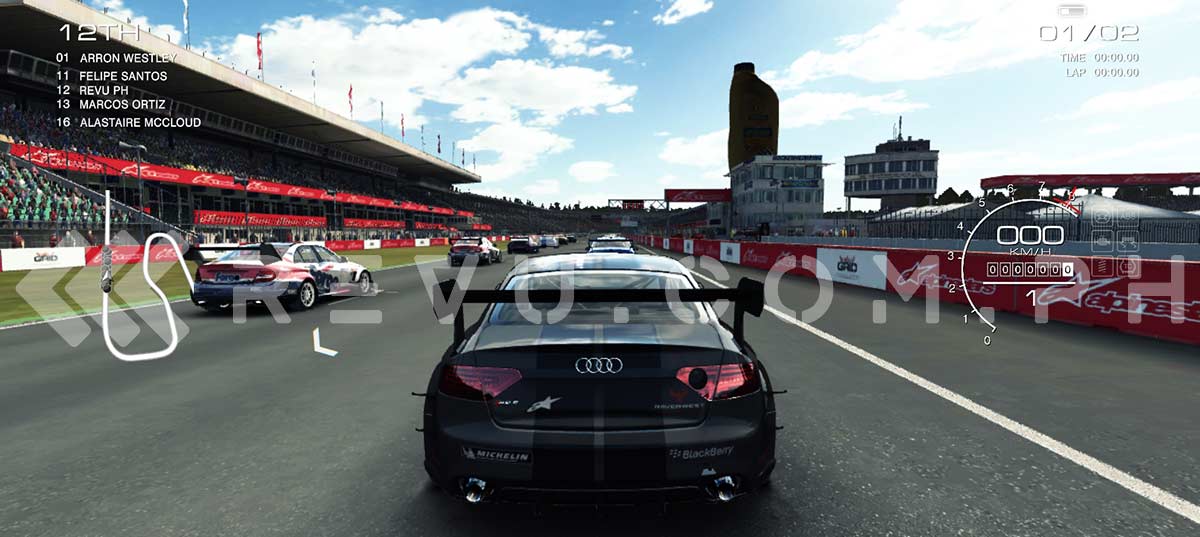Select Arron Westley in the standings list
This screenshot has width=1200, height=537.
coord(127,58)
